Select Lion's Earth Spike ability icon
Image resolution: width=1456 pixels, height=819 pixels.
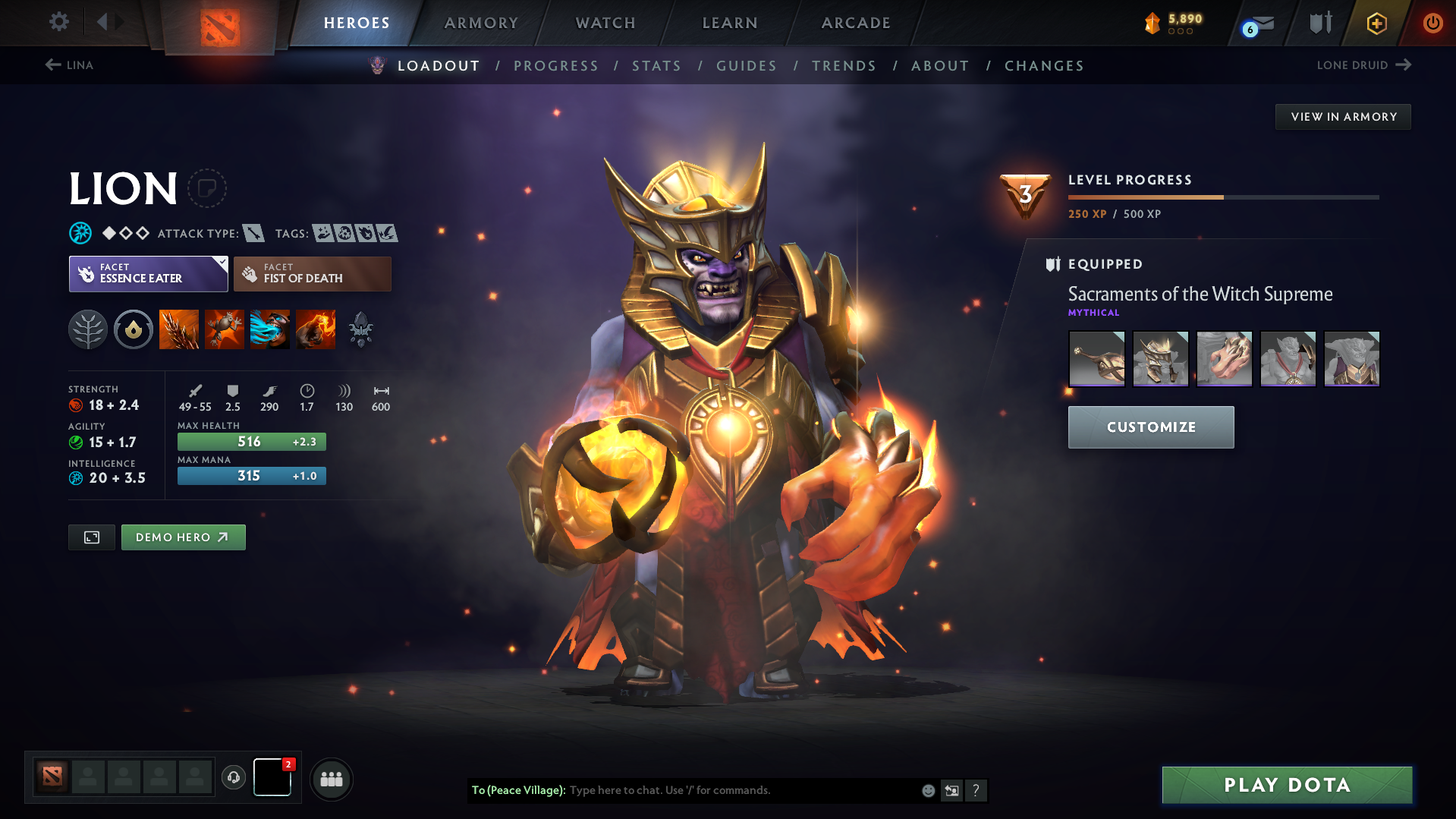179,329
